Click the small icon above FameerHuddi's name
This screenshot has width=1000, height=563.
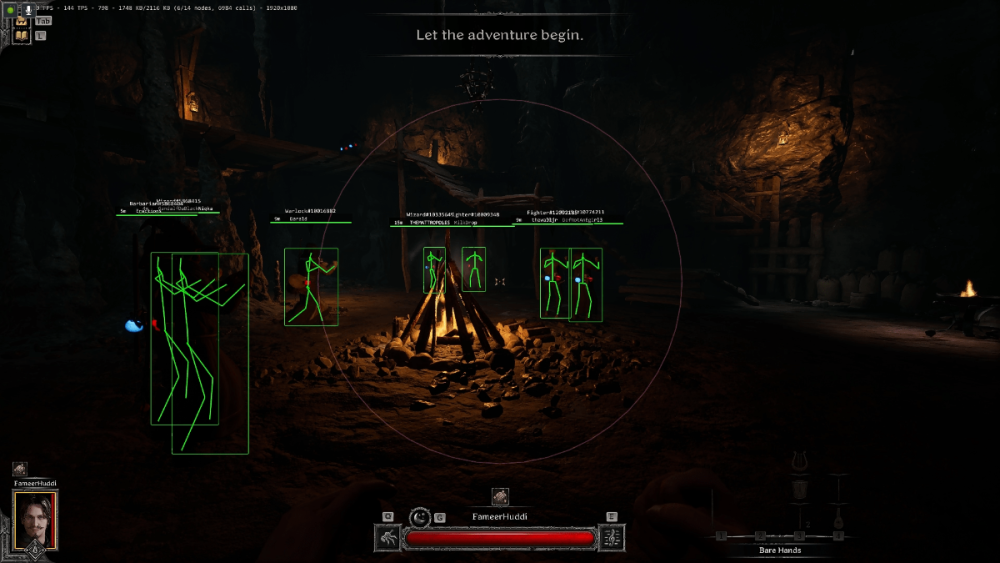coord(500,496)
